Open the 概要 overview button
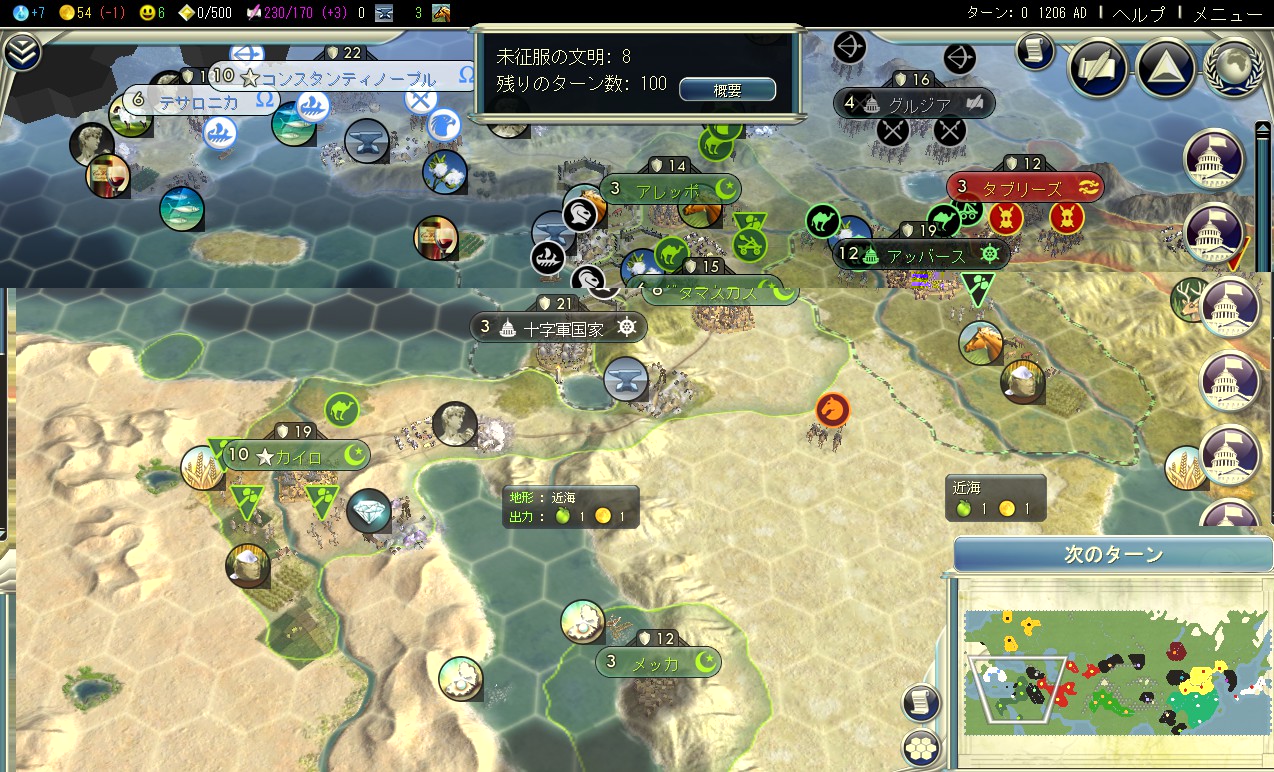The image size is (1274, 772). 727,90
